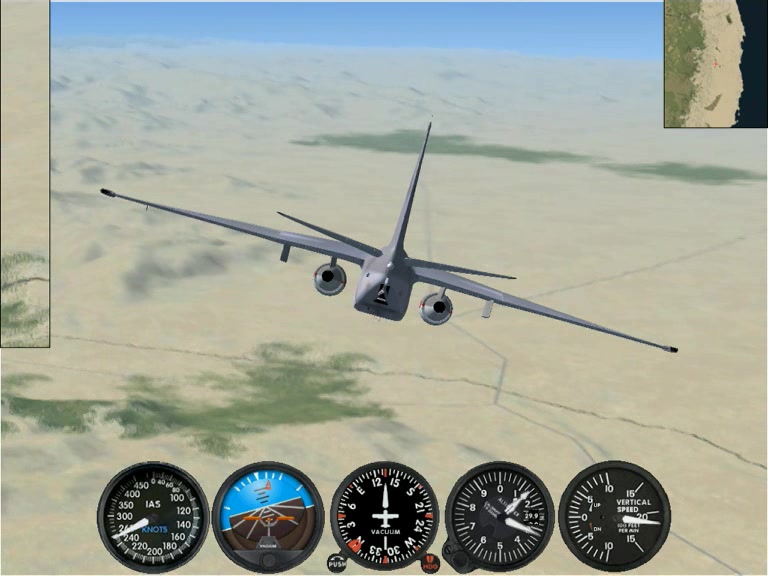Select the Vertical Speed indicator gauge
Viewport: 768px width, 576px height.
point(615,515)
